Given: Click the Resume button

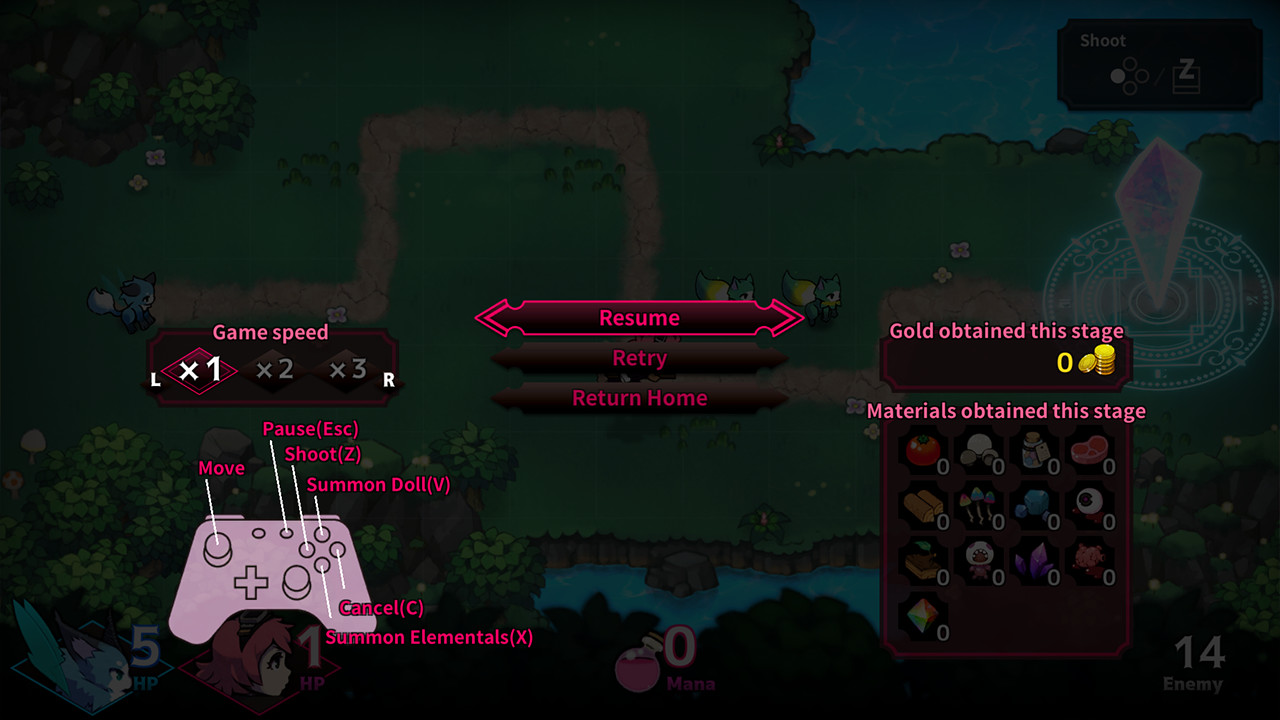Looking at the screenshot, I should point(639,317).
